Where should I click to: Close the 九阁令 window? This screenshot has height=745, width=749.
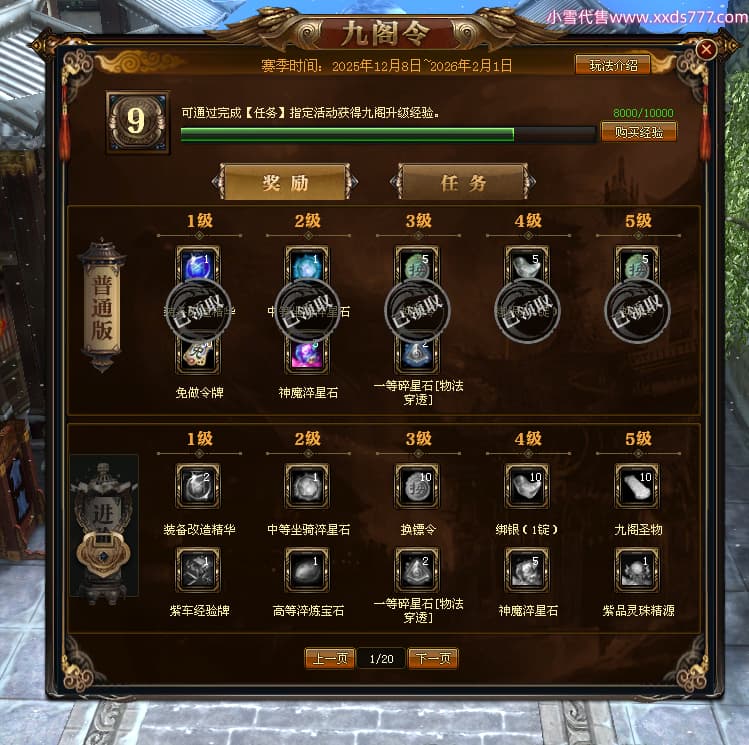[706, 49]
